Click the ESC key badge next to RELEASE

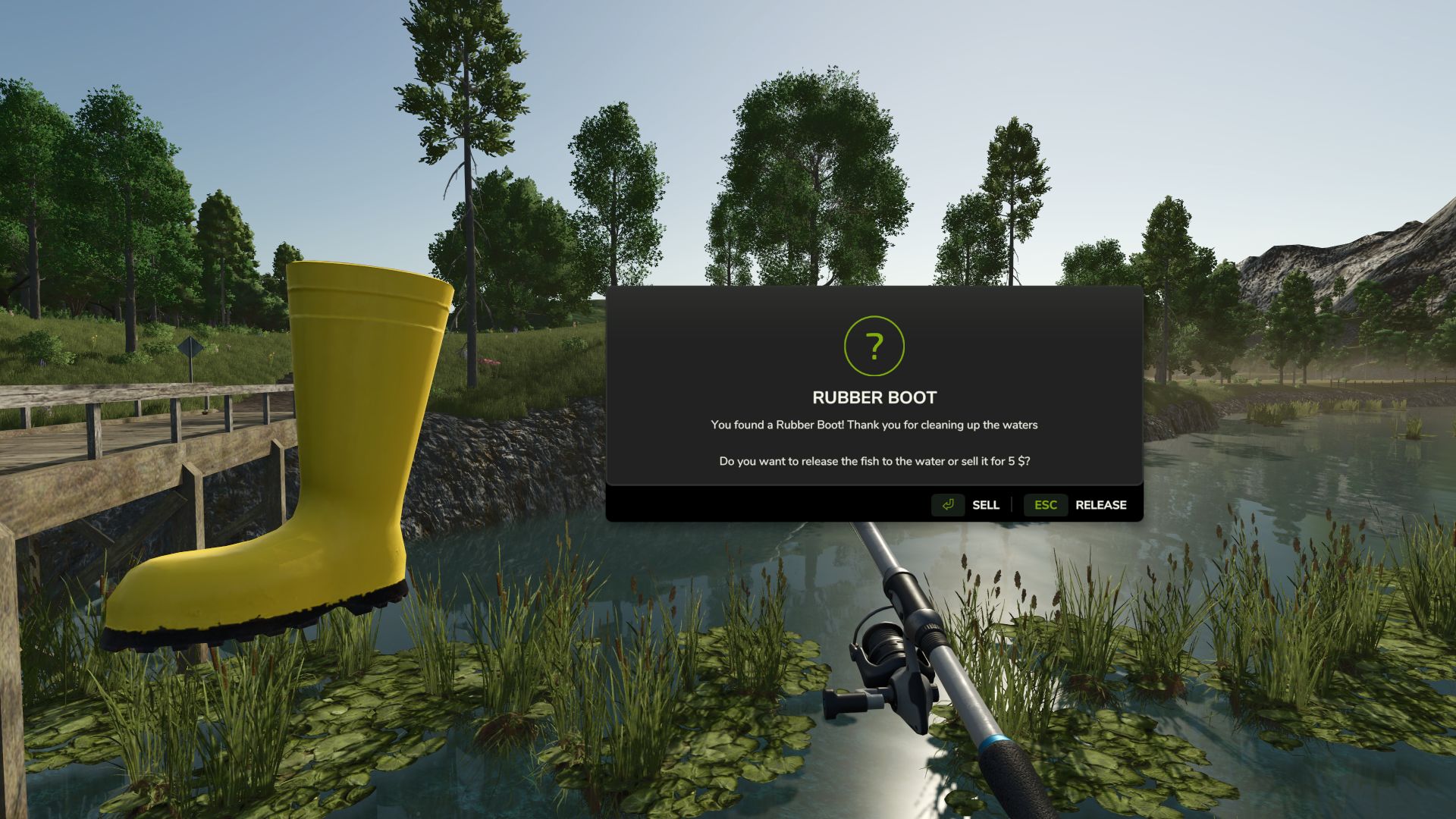1045,505
